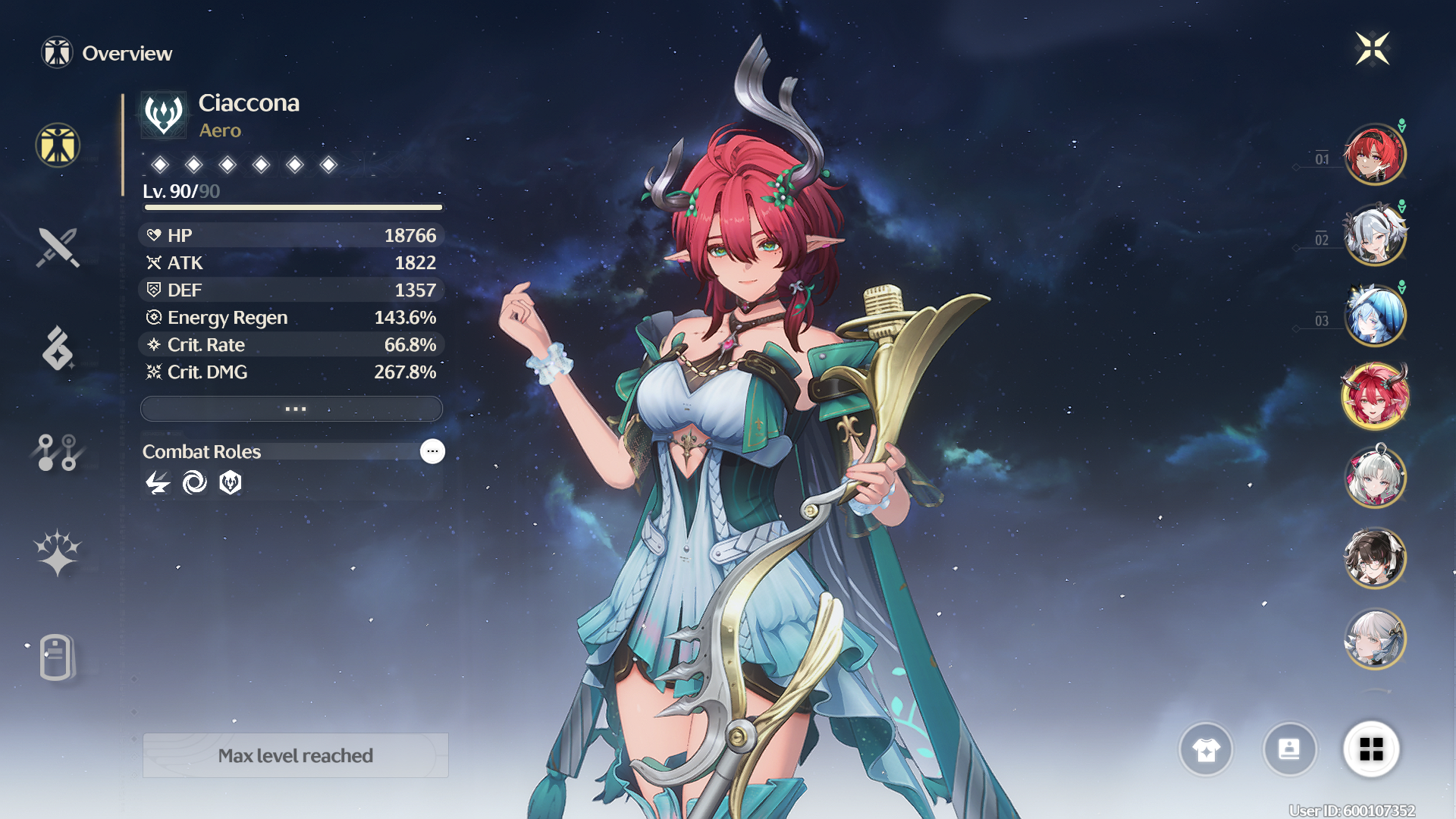This screenshot has height=819, width=1456.
Task: Click the four-square grid view button
Action: point(1371,749)
